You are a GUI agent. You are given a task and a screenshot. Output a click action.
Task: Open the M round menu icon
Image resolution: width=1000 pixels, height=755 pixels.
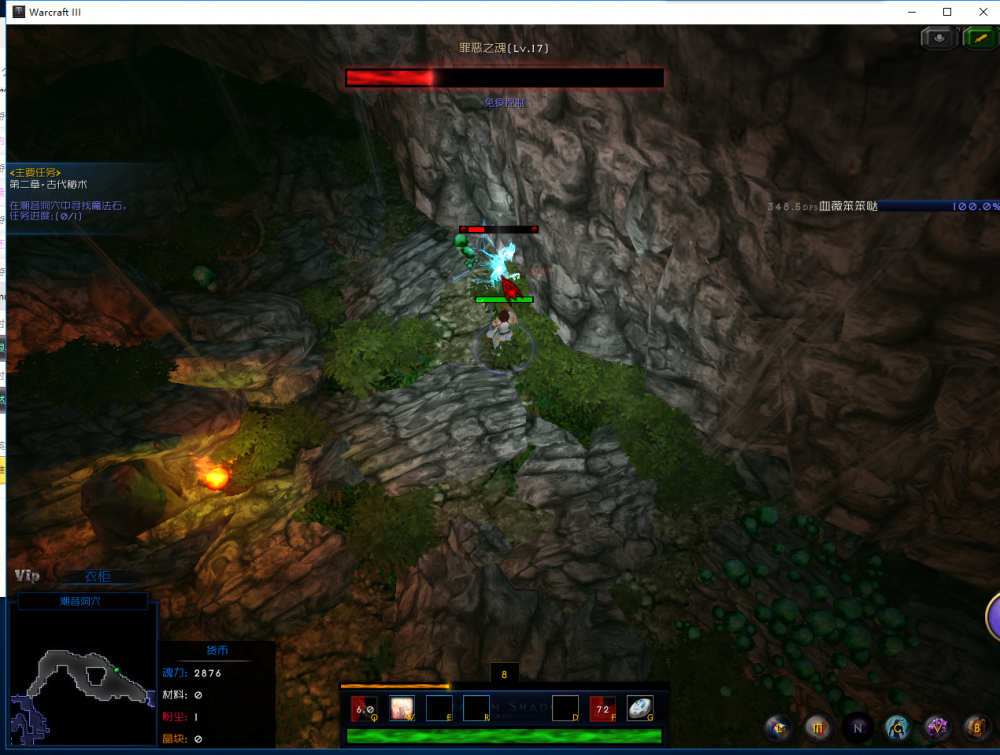(x=816, y=727)
